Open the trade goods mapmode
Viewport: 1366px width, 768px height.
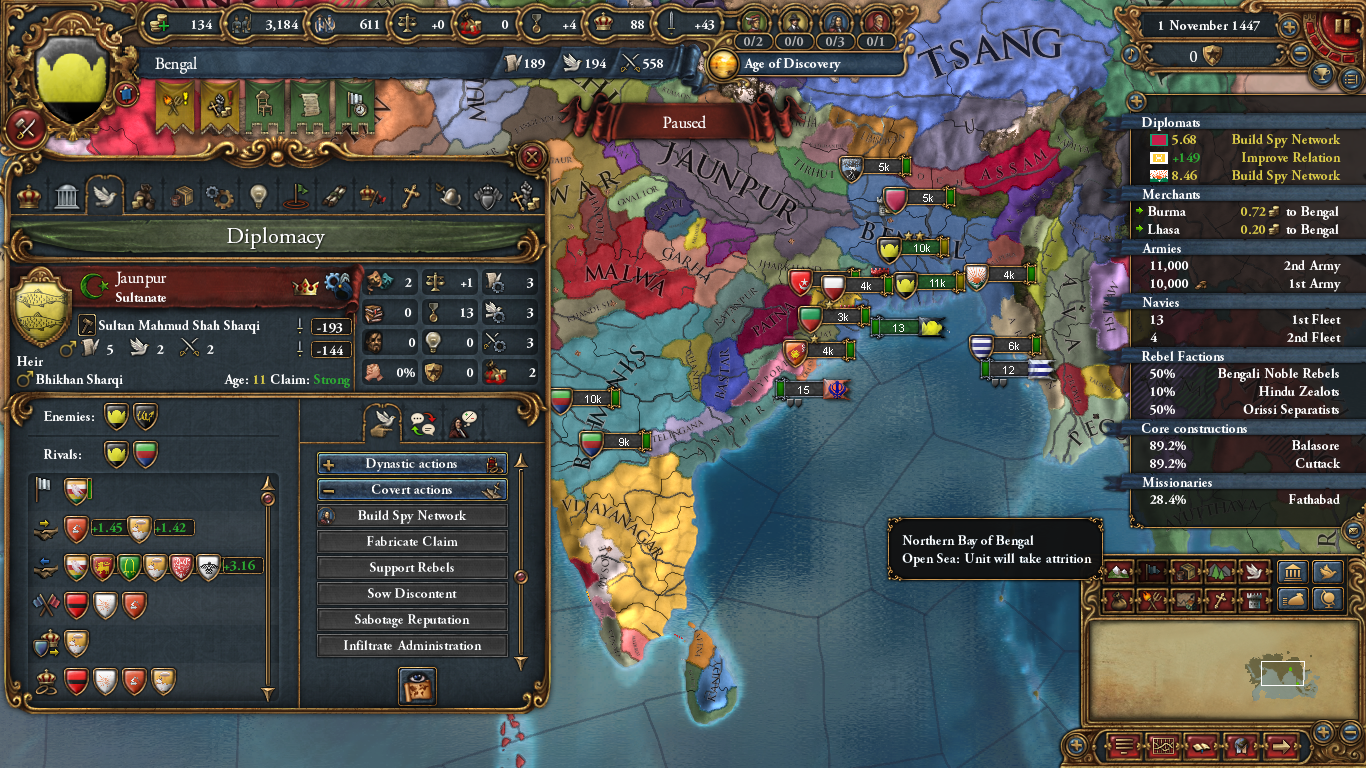pos(1185,571)
